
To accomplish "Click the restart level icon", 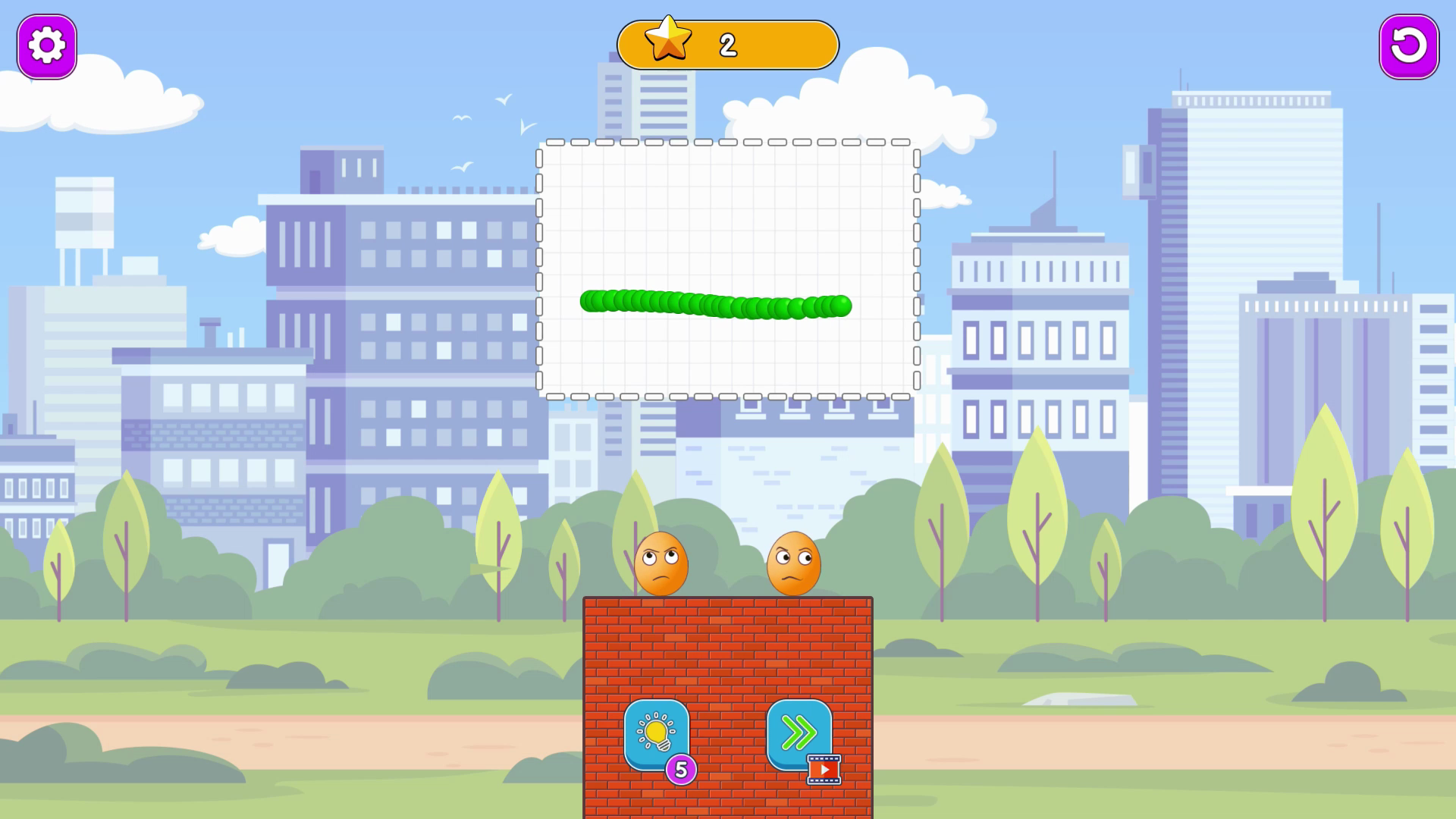I will pyautogui.click(x=1408, y=46).
